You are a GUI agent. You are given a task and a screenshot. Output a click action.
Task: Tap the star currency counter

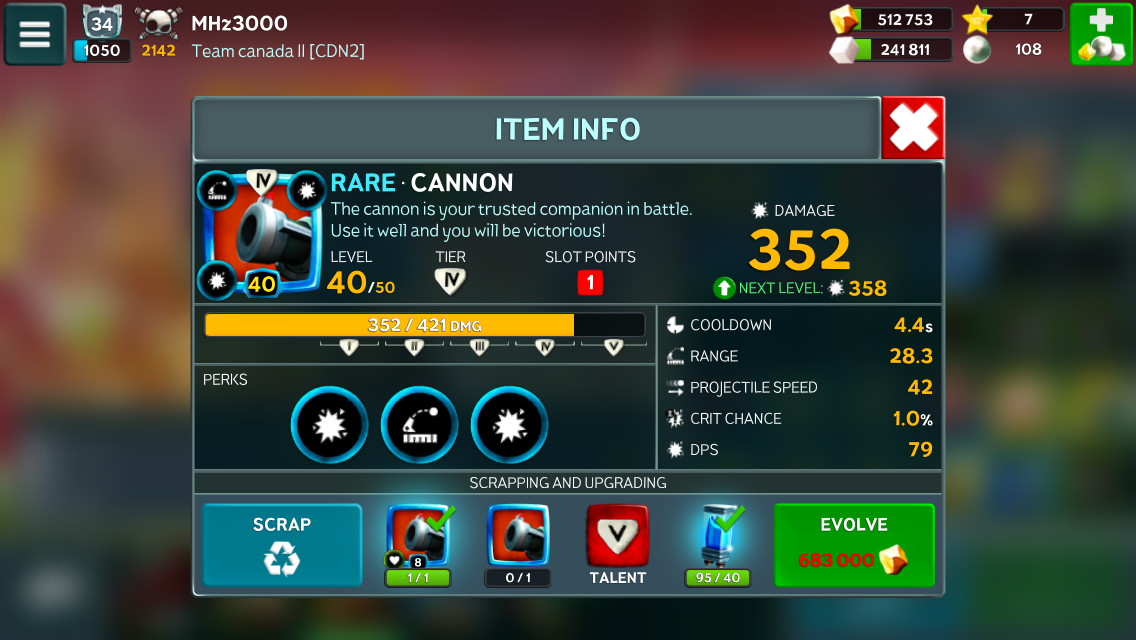click(x=1012, y=20)
